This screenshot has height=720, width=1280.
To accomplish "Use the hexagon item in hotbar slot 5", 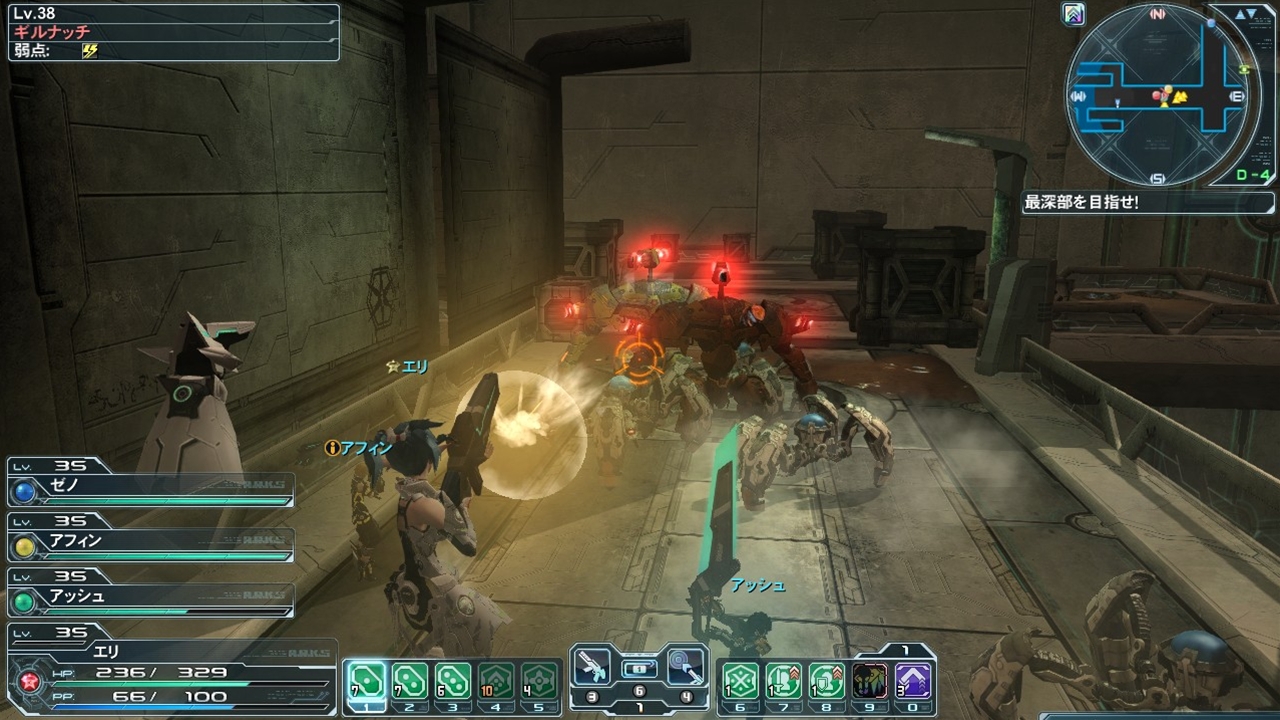I will pyautogui.click(x=540, y=681).
